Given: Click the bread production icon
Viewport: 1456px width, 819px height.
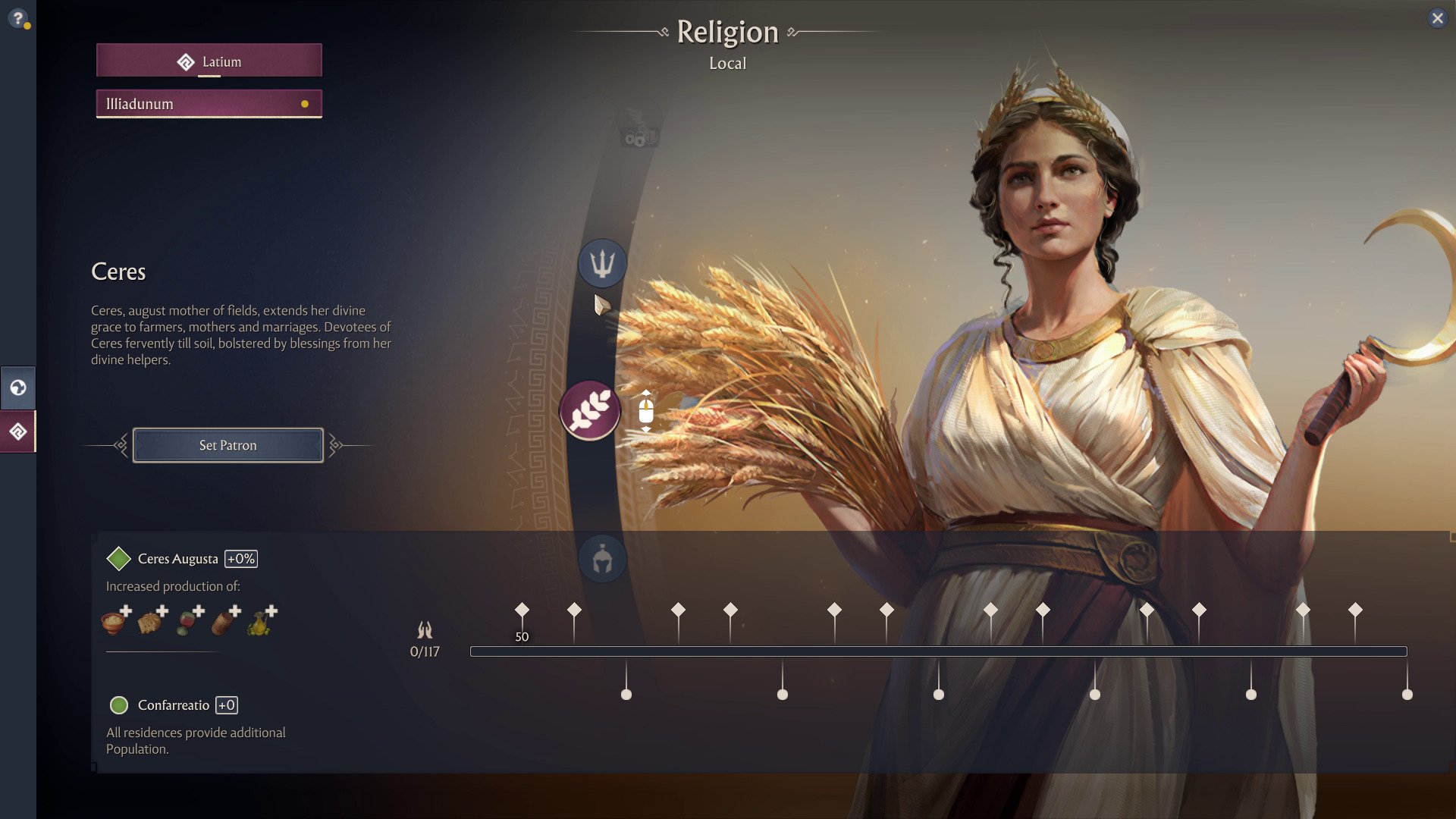Looking at the screenshot, I should [150, 622].
